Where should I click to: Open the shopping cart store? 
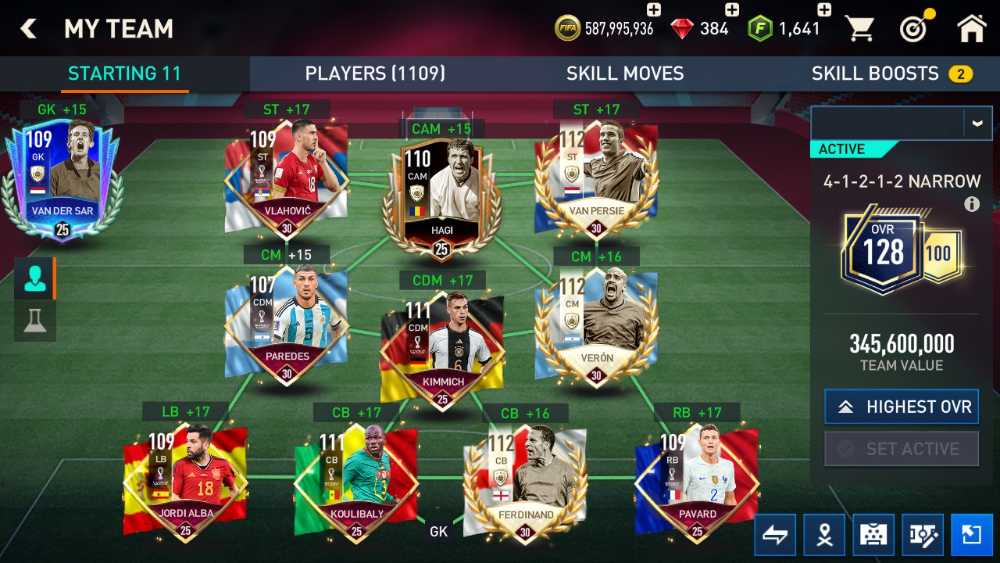click(x=860, y=29)
